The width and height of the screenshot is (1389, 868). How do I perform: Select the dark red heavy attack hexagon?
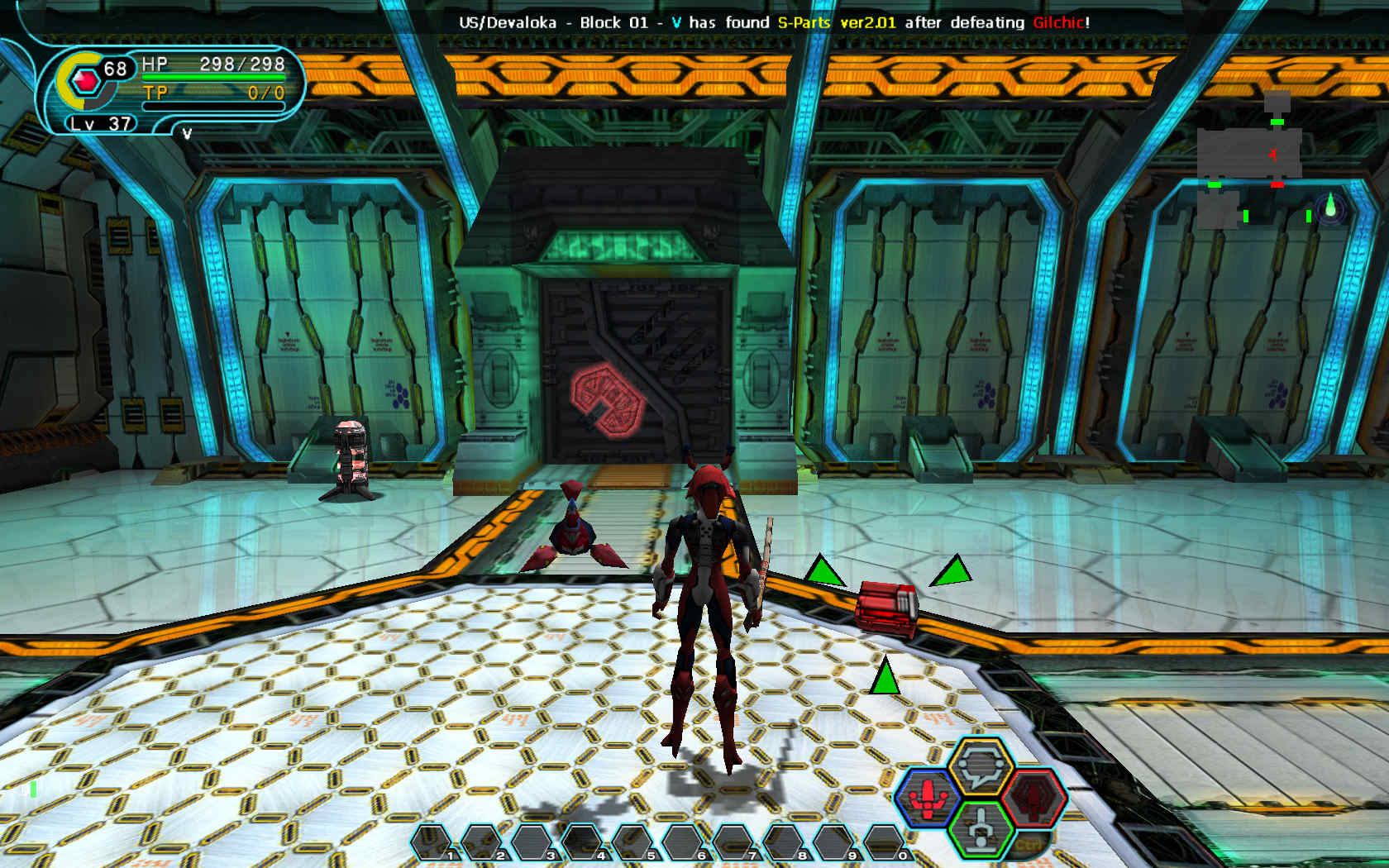pyautogui.click(x=1034, y=797)
